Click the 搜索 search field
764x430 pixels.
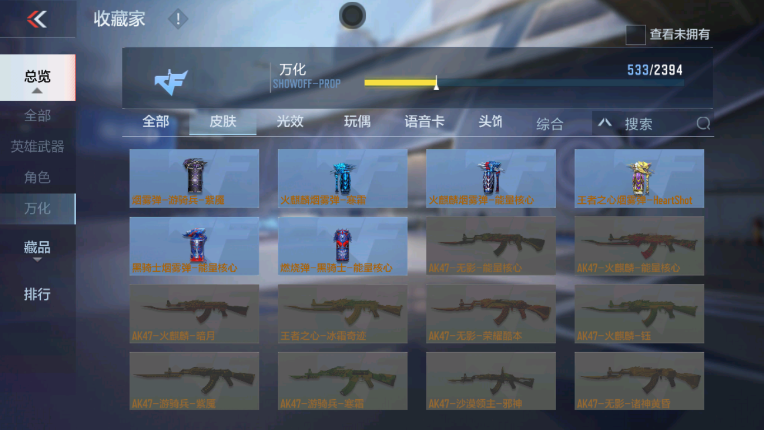[x=655, y=124]
